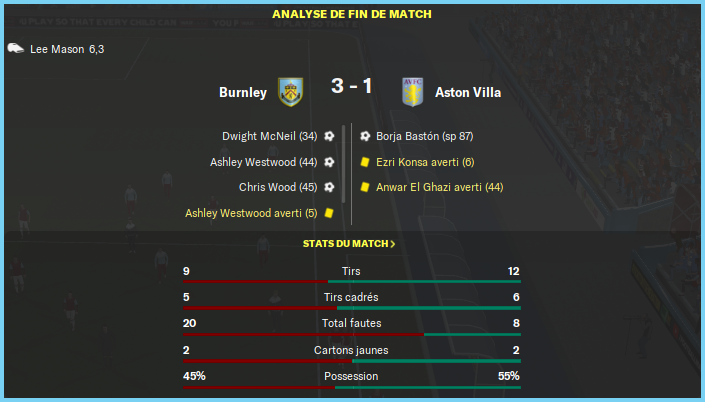View goalscorer Dwight McNeil's entry

tap(269, 136)
